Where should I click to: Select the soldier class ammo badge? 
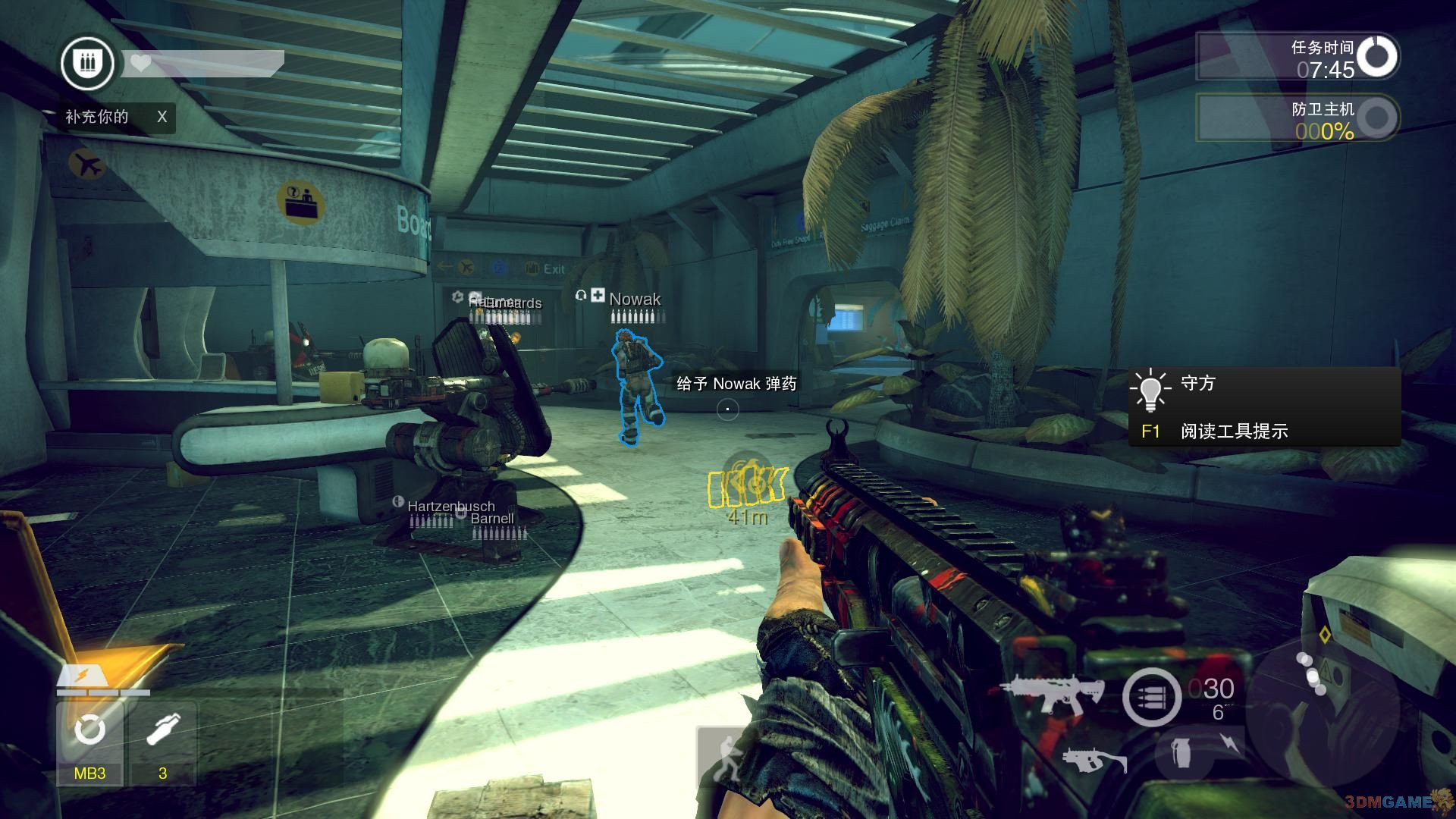coord(88,64)
